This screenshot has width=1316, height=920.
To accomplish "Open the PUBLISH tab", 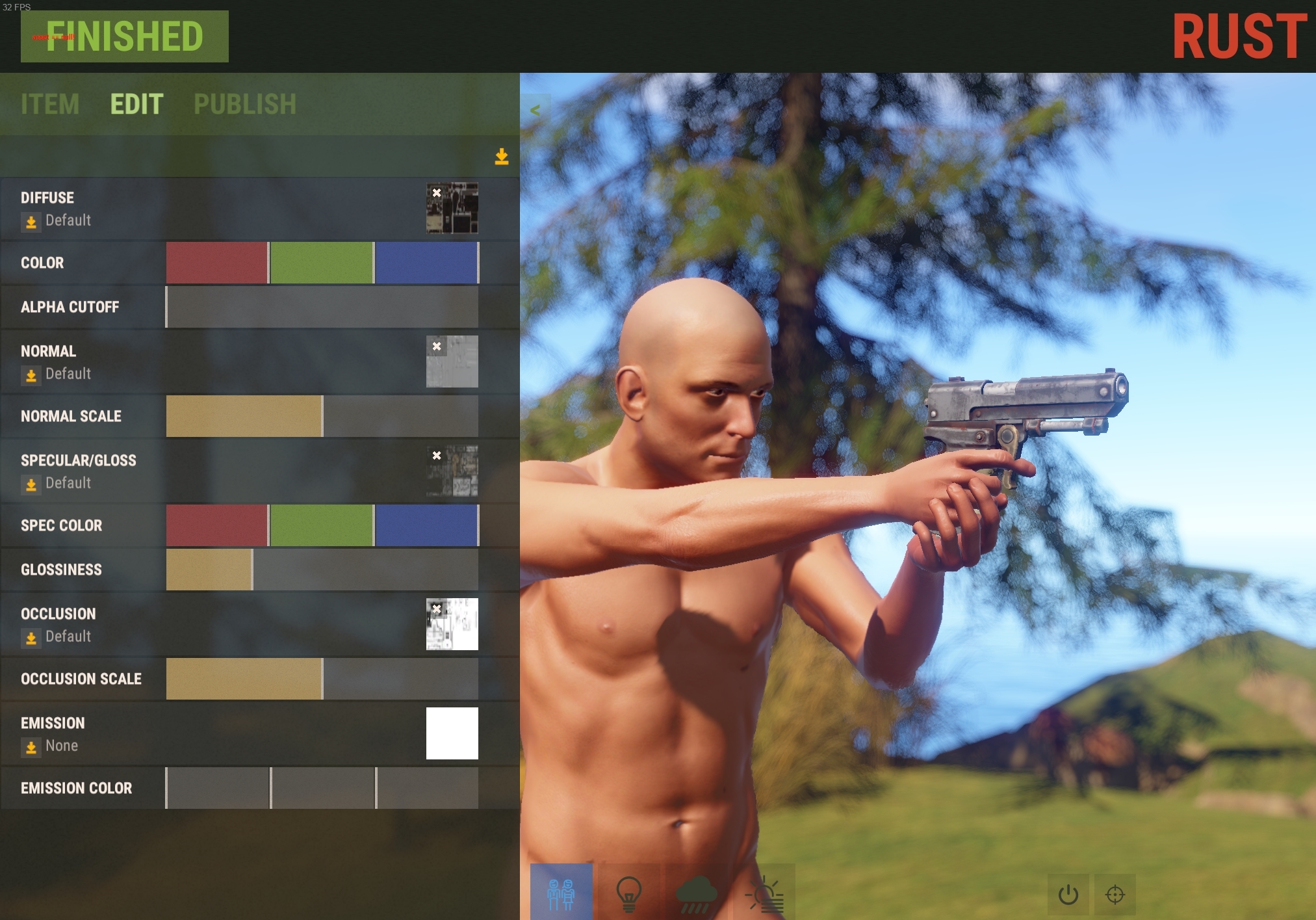I will (245, 104).
